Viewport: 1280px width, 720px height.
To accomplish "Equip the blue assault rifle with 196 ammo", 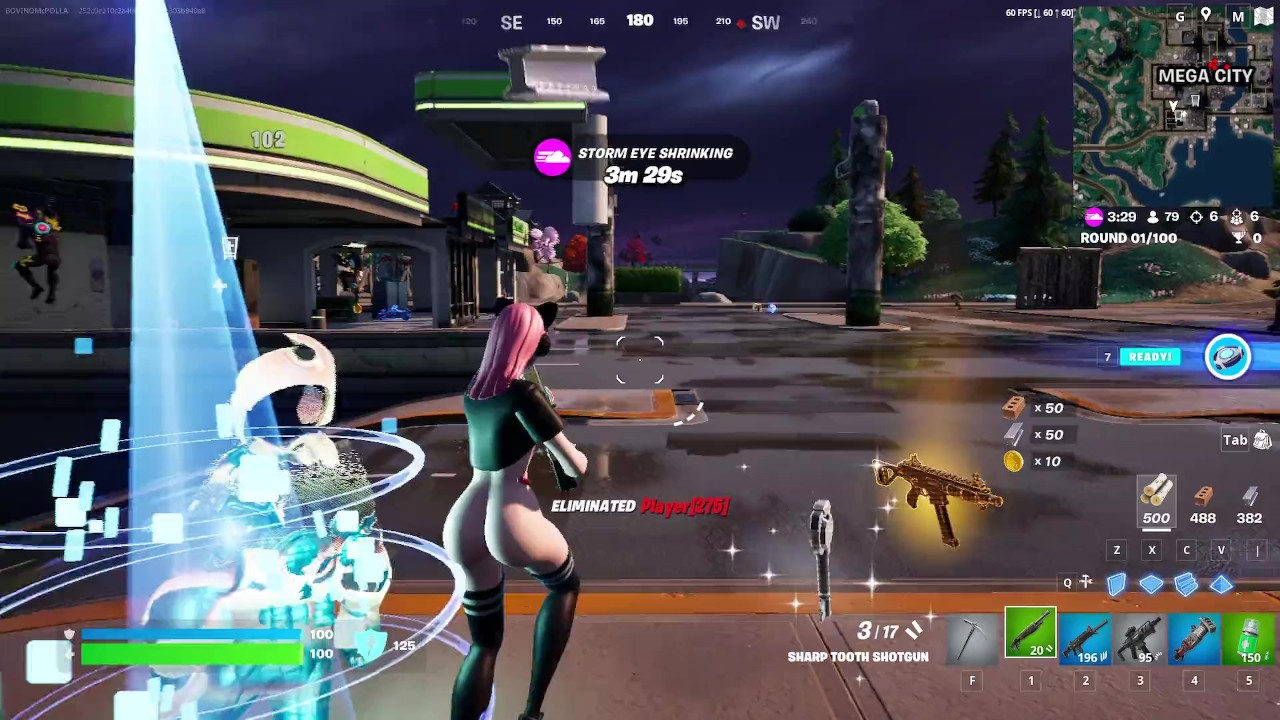I will (1085, 637).
